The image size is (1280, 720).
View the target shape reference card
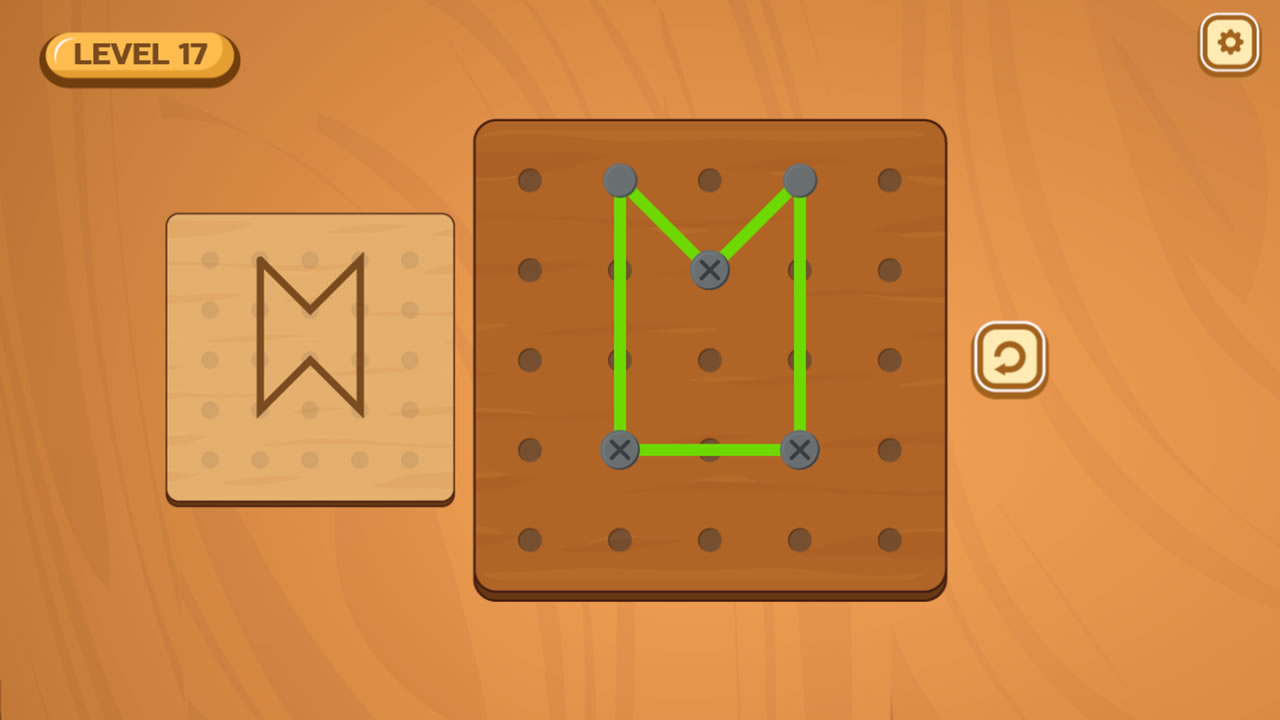[x=310, y=357]
